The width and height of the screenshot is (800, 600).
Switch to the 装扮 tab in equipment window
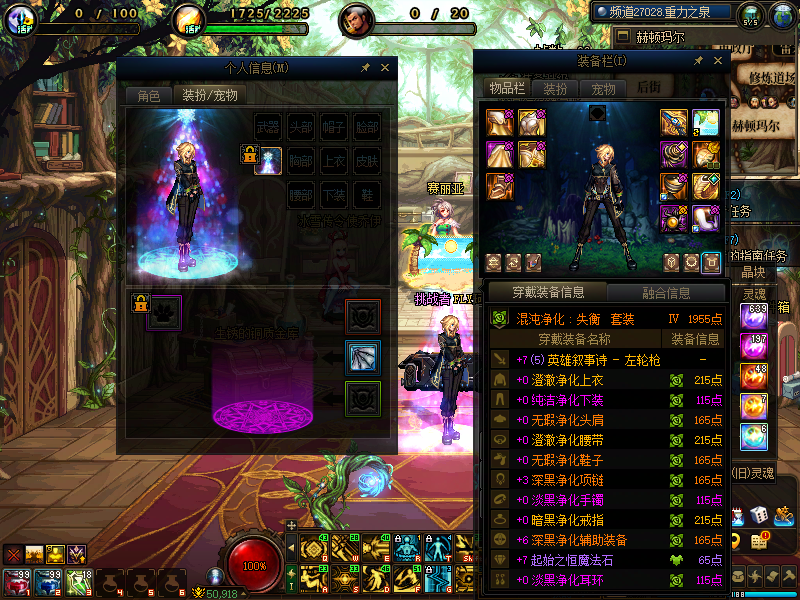coord(555,88)
